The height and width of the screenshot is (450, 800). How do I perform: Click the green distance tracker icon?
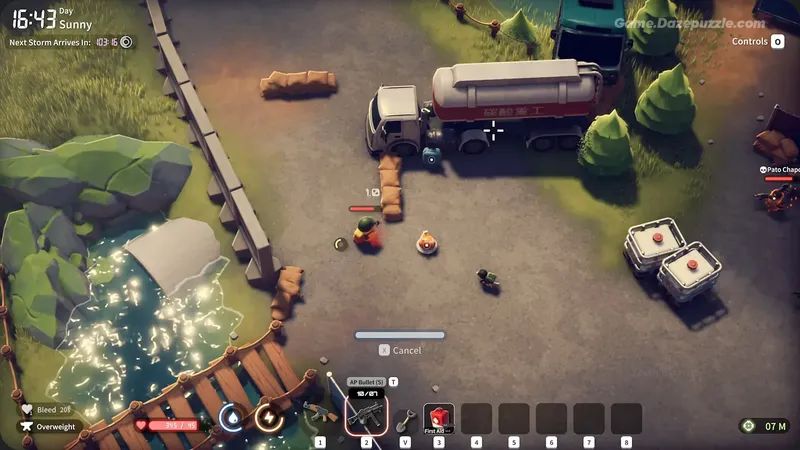coord(748,426)
